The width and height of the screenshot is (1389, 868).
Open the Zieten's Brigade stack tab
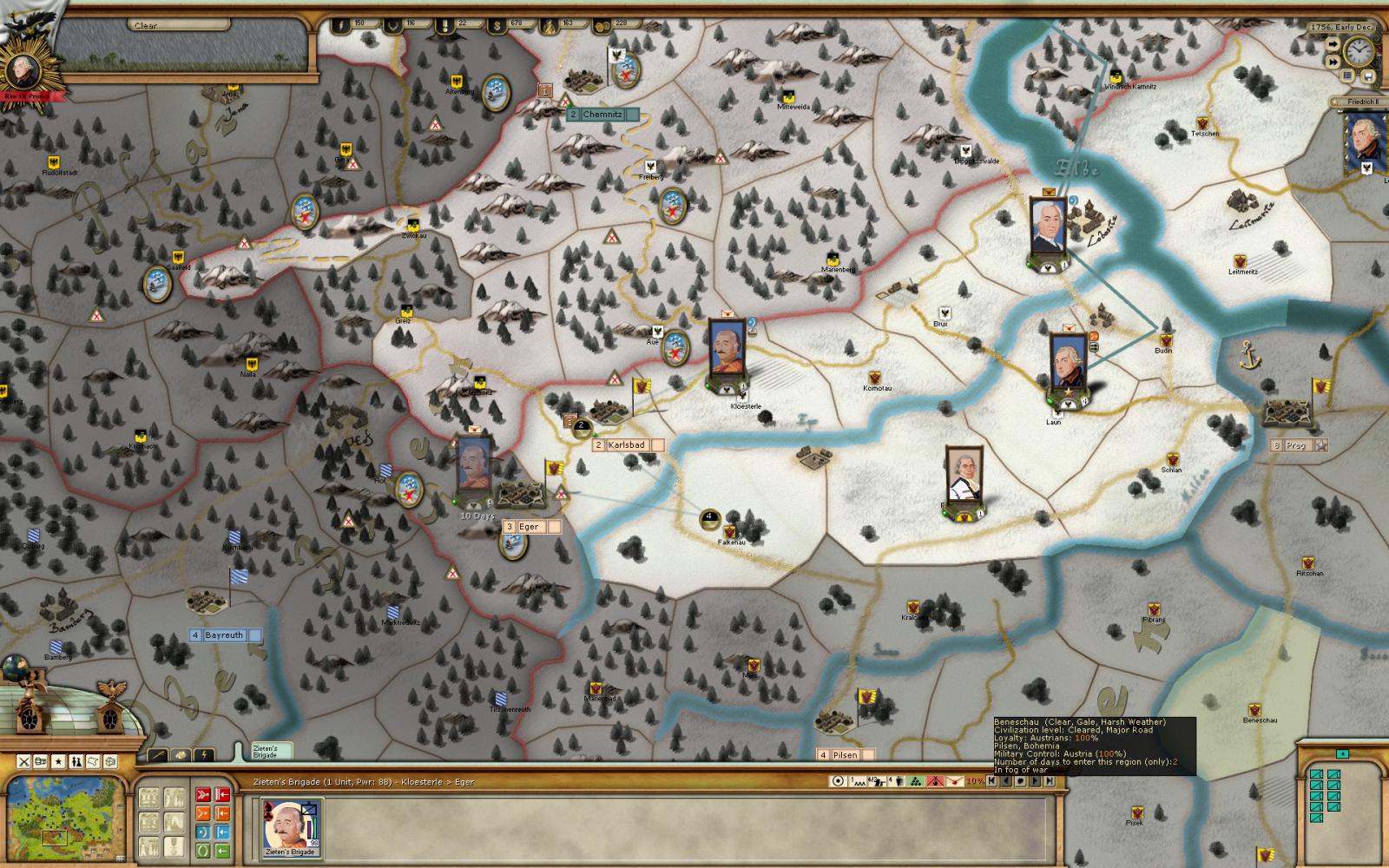tap(264, 751)
